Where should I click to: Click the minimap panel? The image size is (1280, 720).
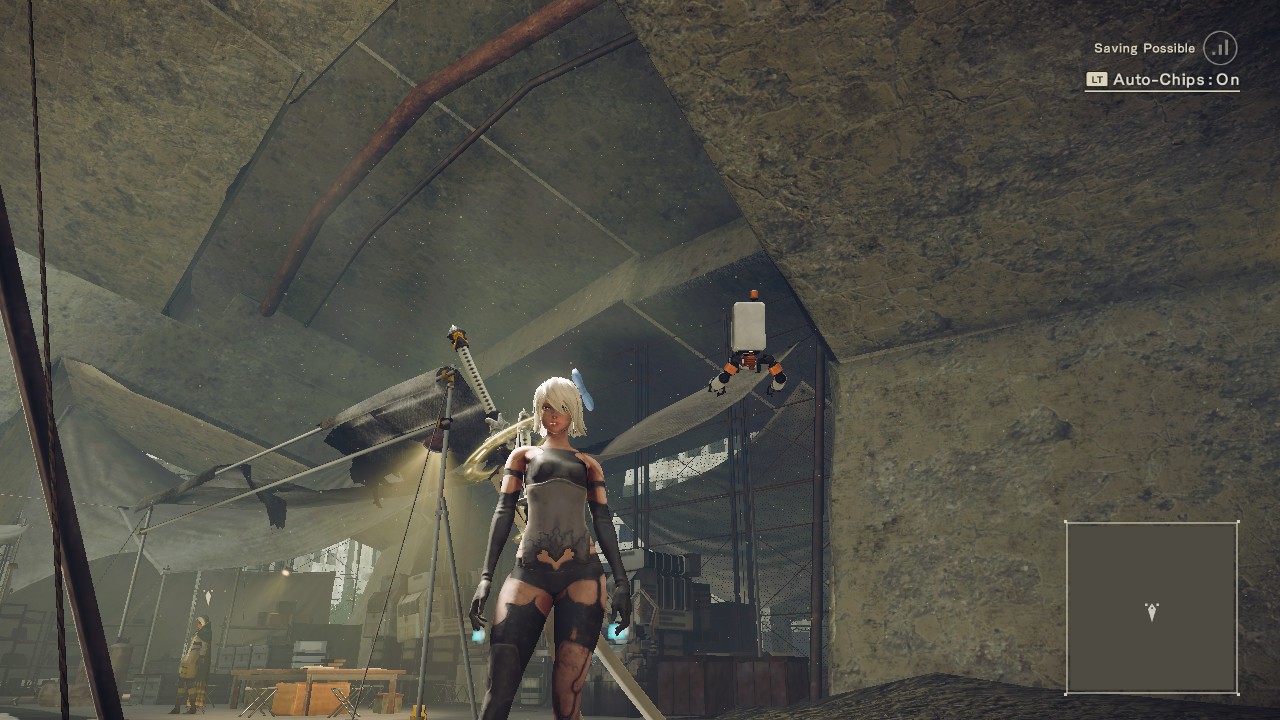click(x=1151, y=607)
